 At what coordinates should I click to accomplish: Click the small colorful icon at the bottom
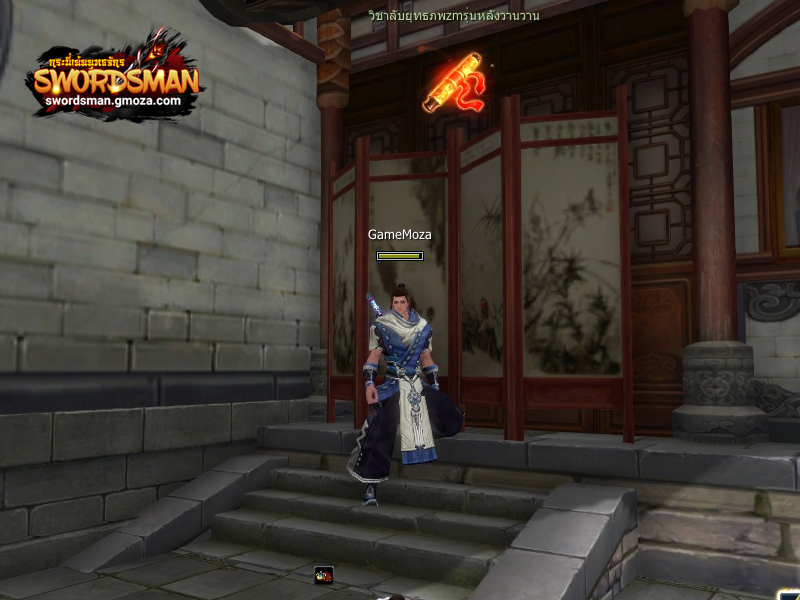323,575
